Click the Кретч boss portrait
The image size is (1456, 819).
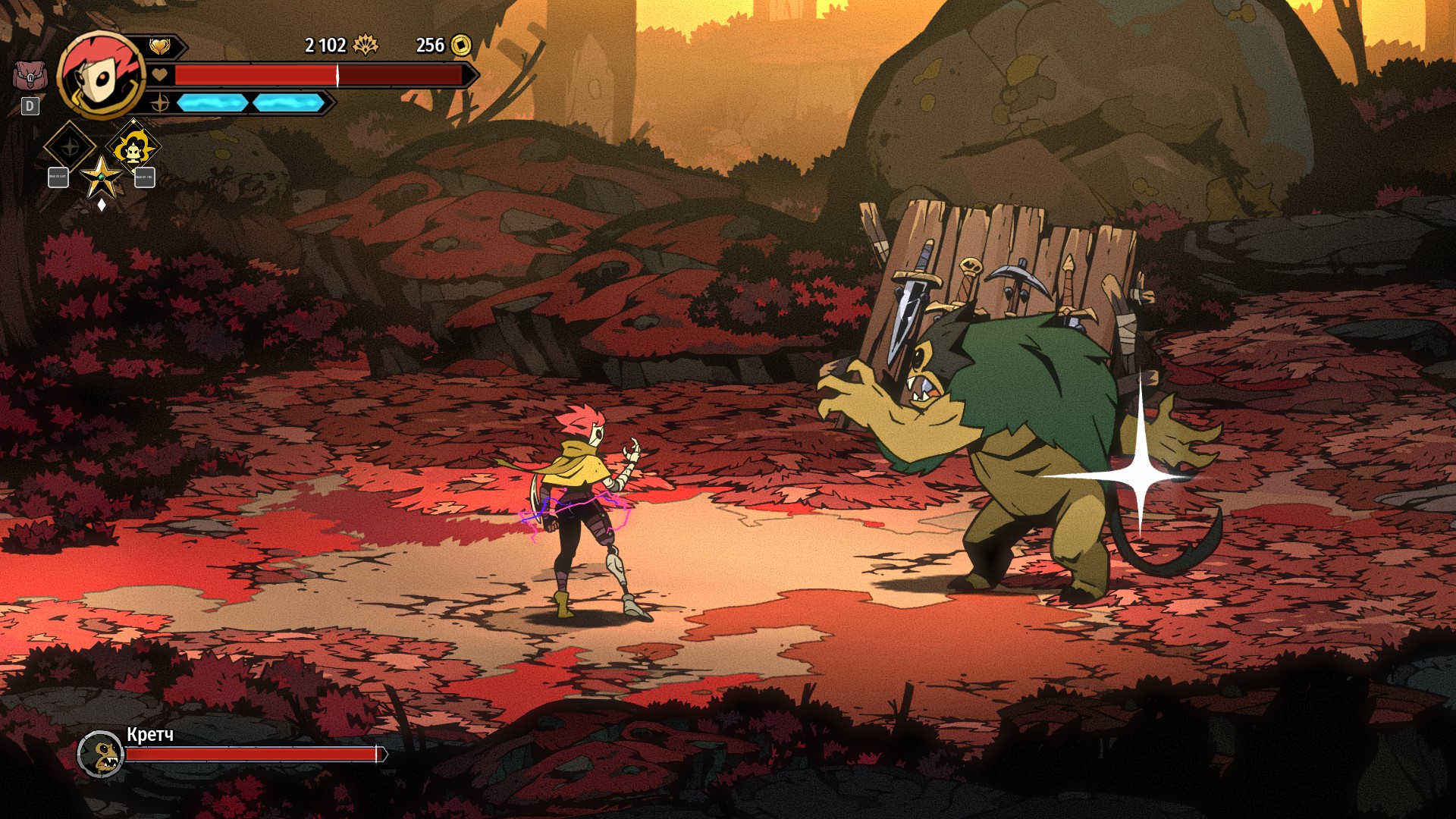[100, 754]
